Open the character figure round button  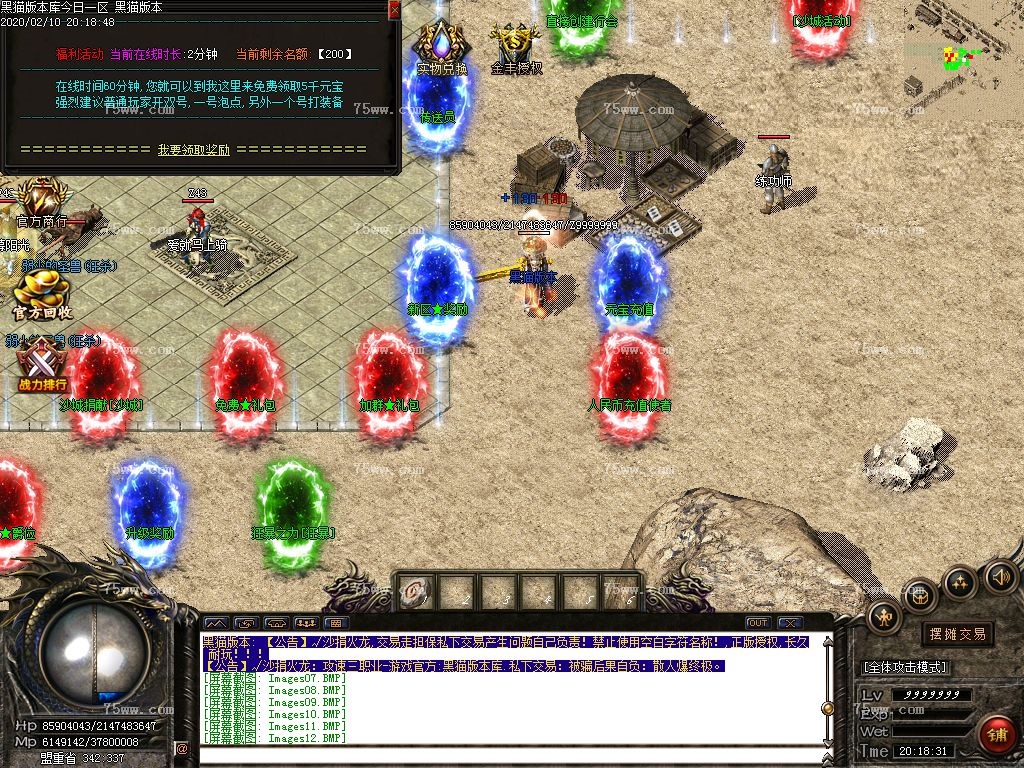click(885, 617)
